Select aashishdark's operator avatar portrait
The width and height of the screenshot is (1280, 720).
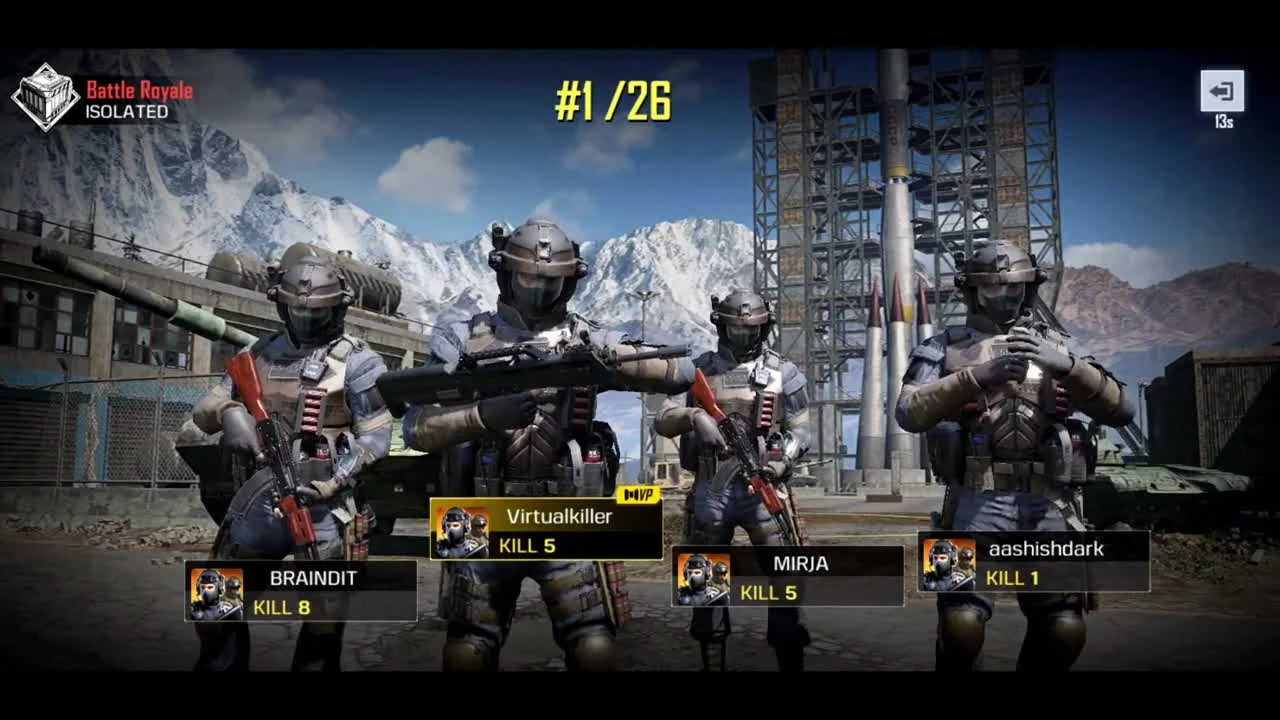(947, 562)
